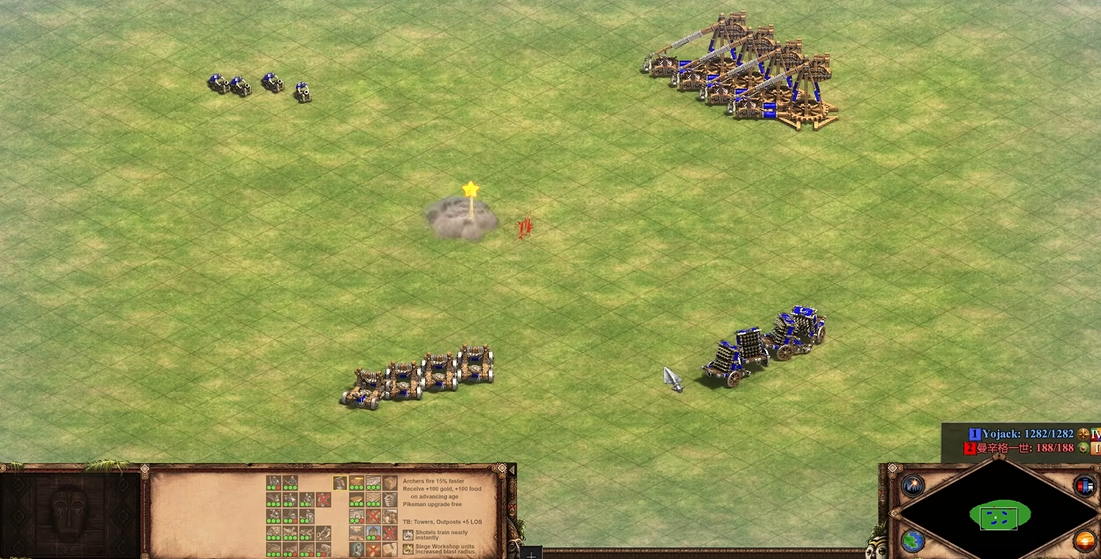Screen dimensions: 1101x559
Task: Toggle the globe minimap mode button
Action: coord(913,541)
